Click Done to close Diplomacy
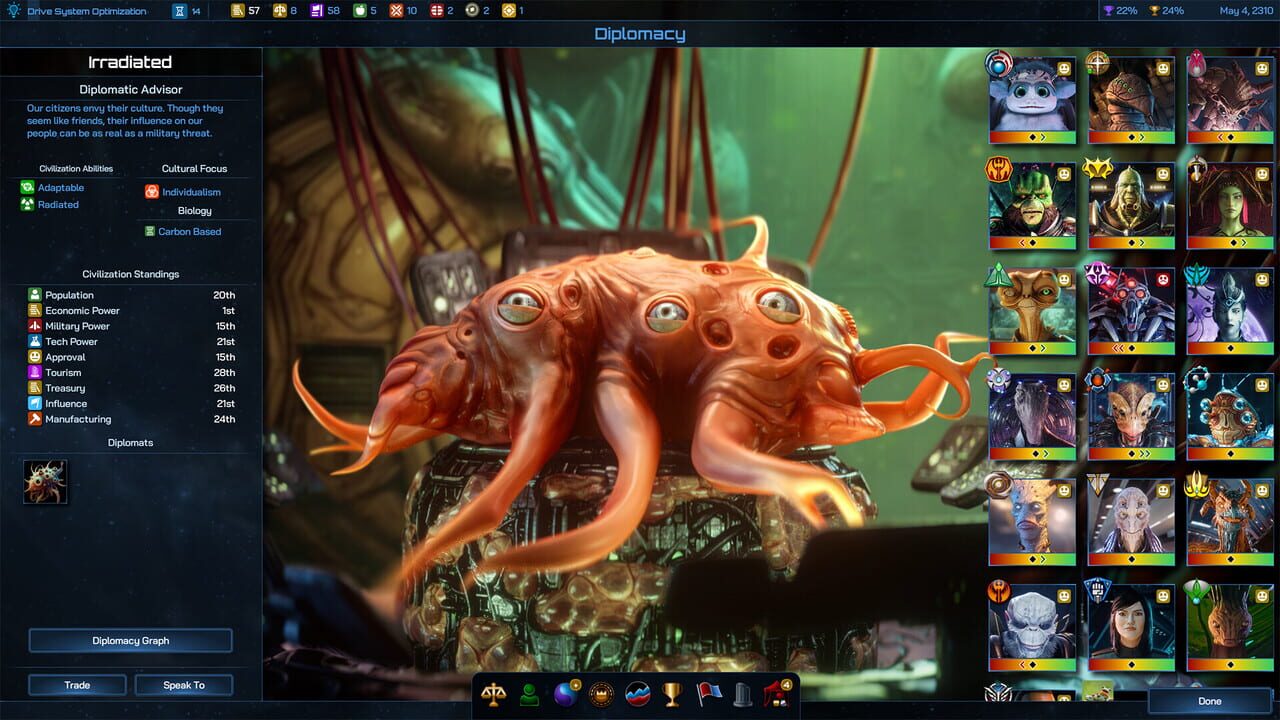 tap(1209, 701)
